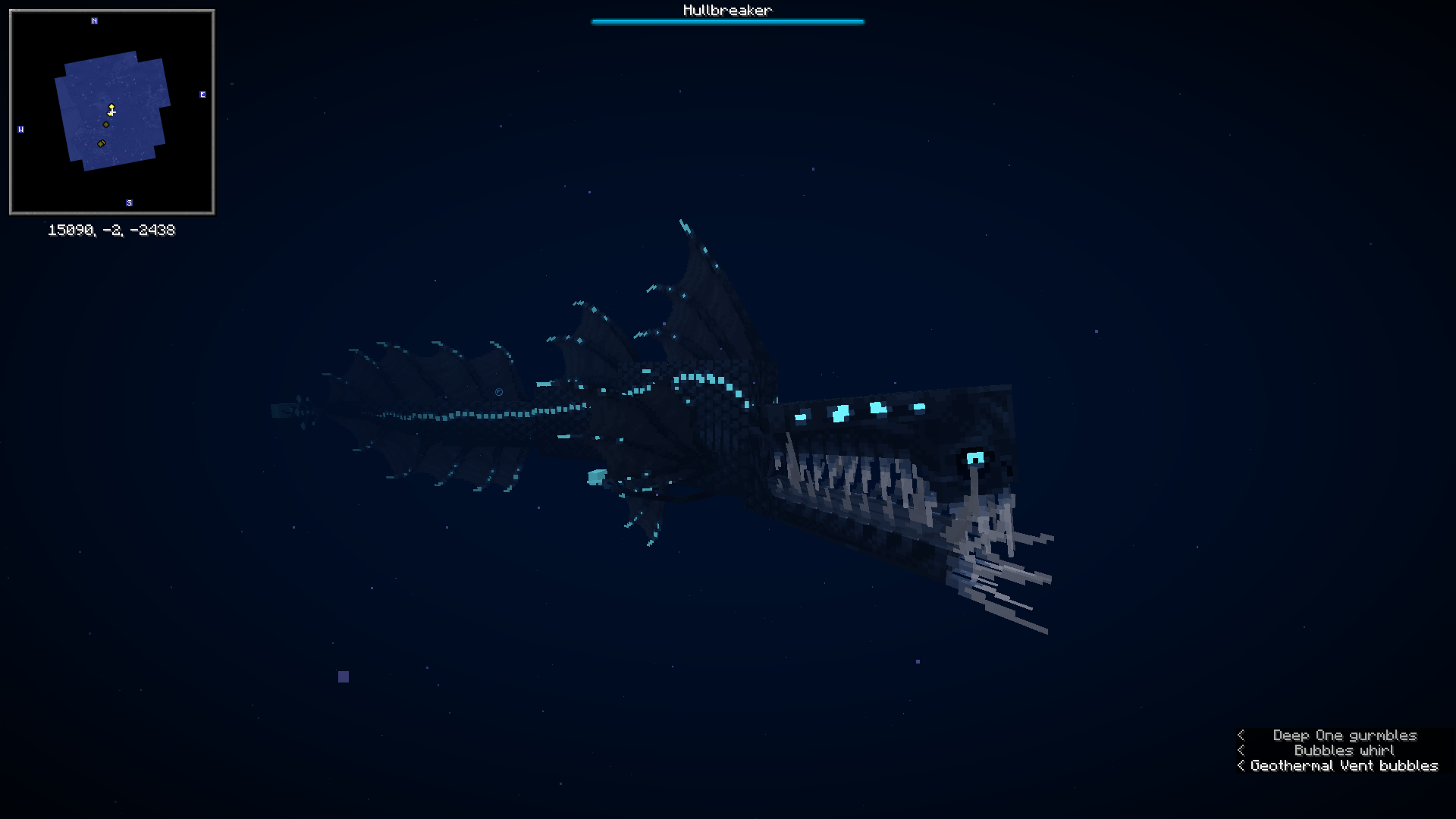Viewport: 1456px width, 819px height.
Task: Click the north marker on the minimap
Action: (x=95, y=21)
